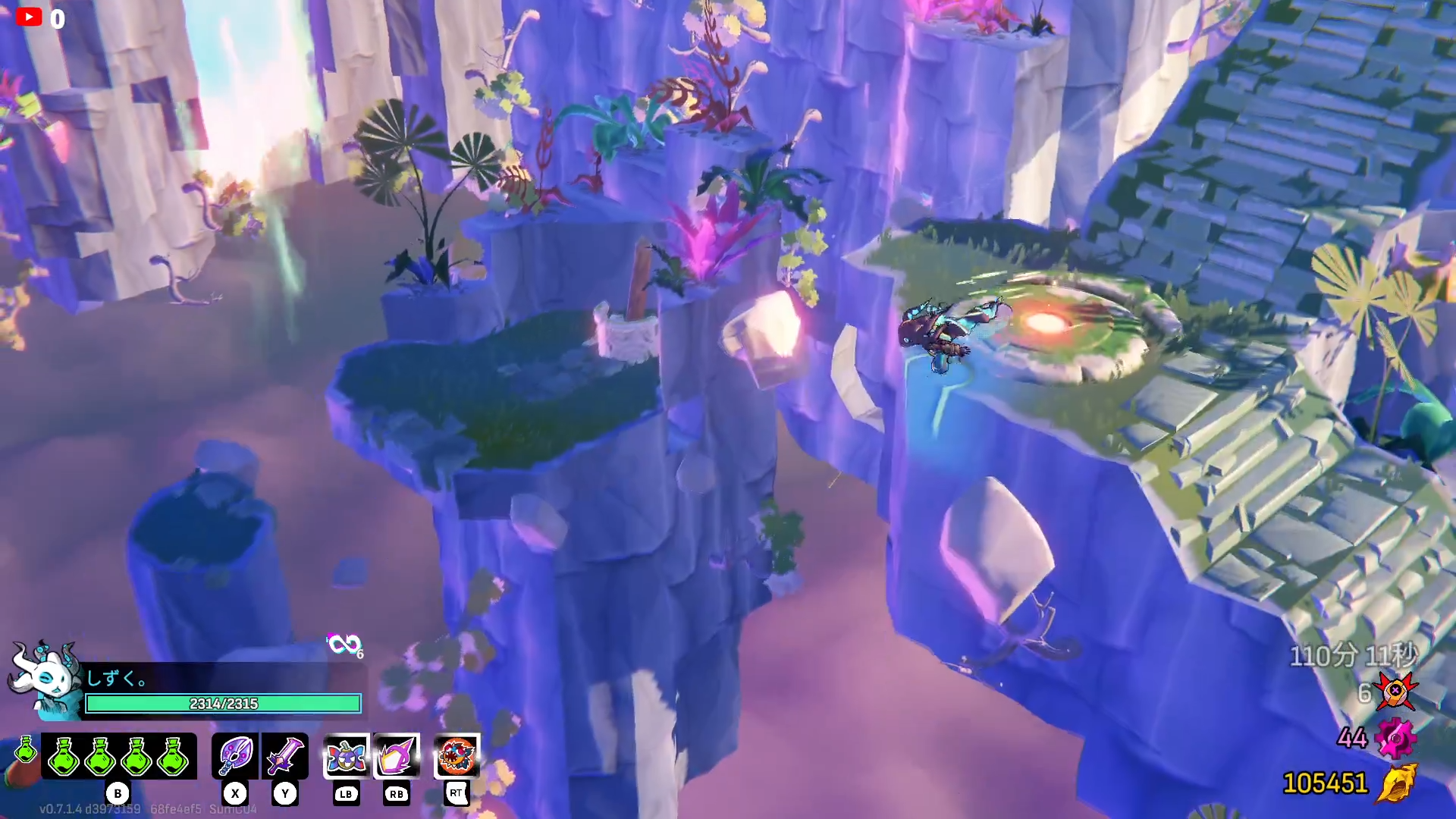1456x819 pixels.
Task: Click the infinity symbol buff icon
Action: tap(344, 645)
